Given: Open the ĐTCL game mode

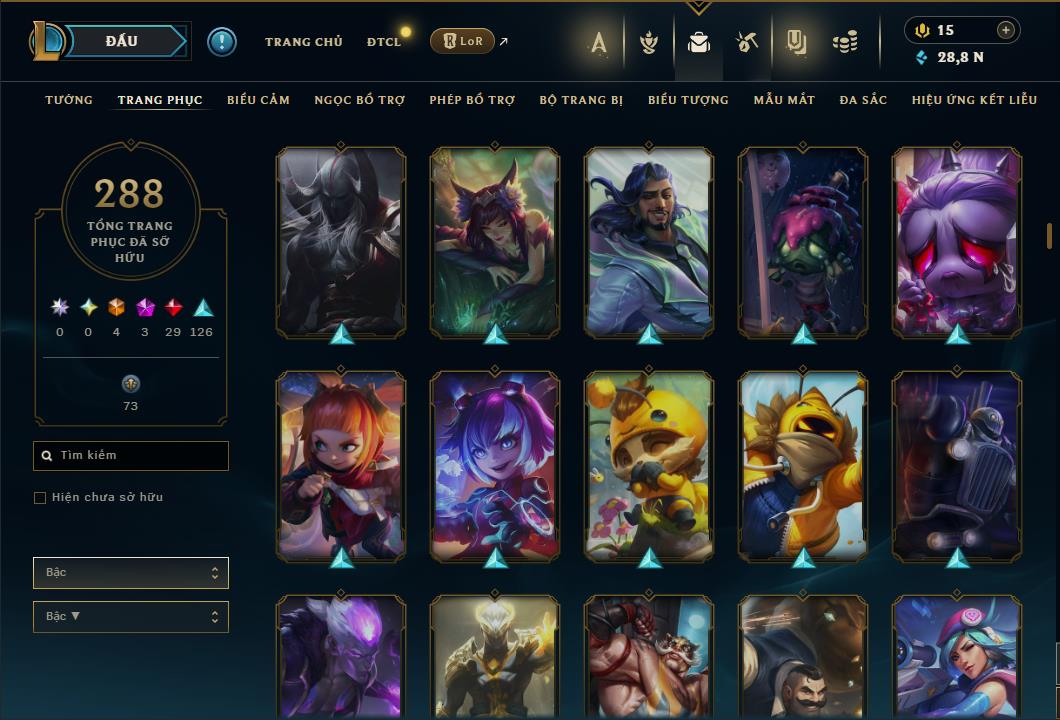Looking at the screenshot, I should point(383,42).
